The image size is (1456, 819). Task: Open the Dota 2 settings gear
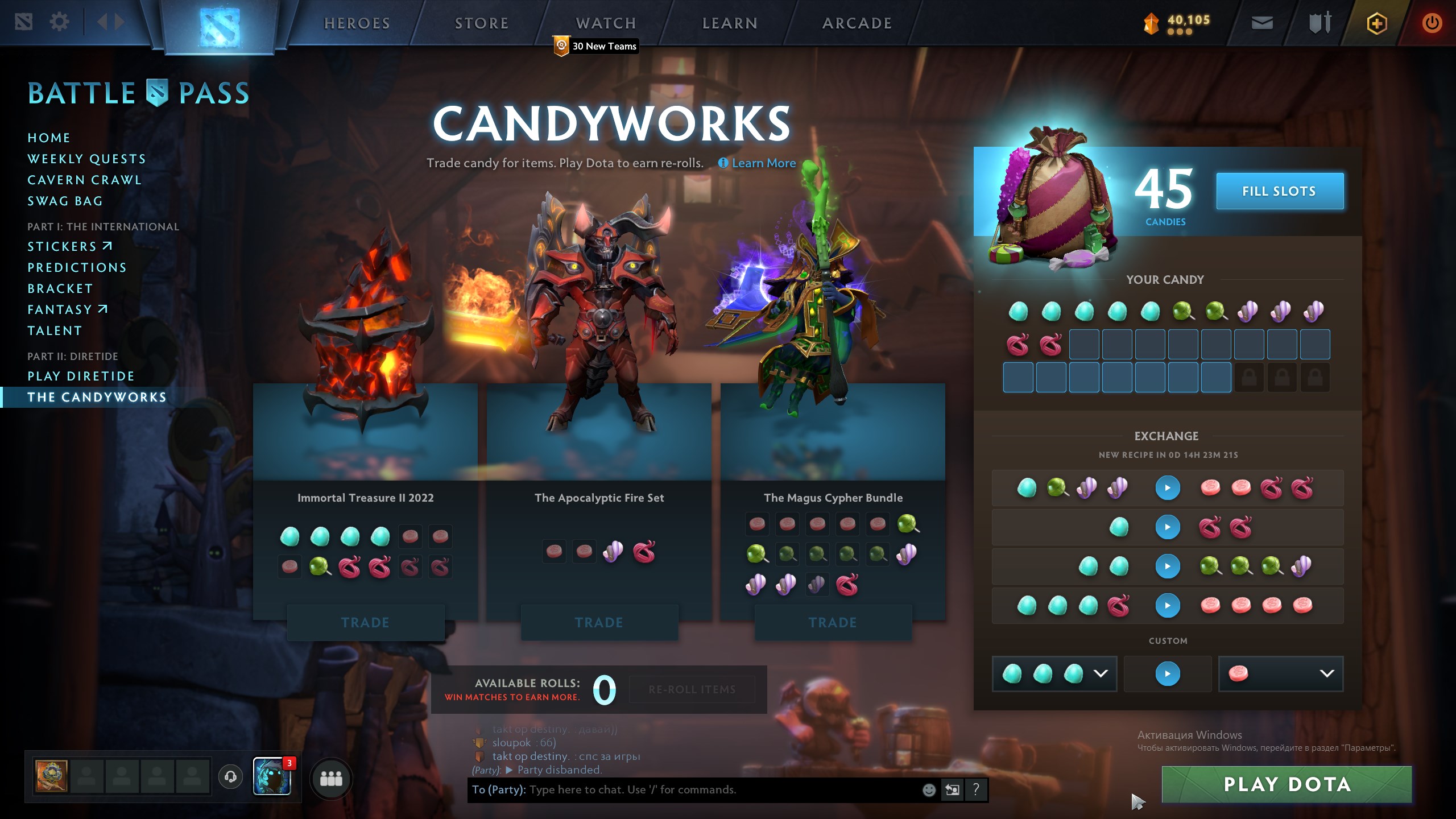pos(59,22)
